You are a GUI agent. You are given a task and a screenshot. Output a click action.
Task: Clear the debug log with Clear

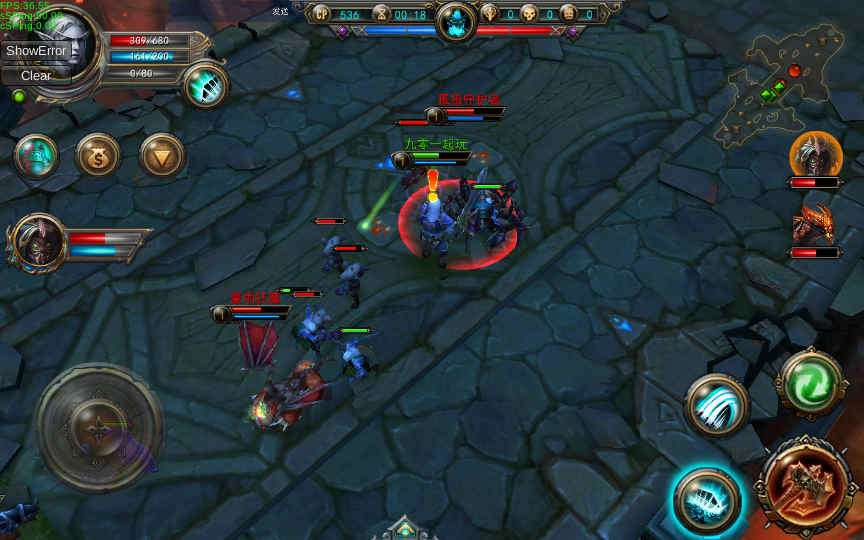[x=36, y=75]
